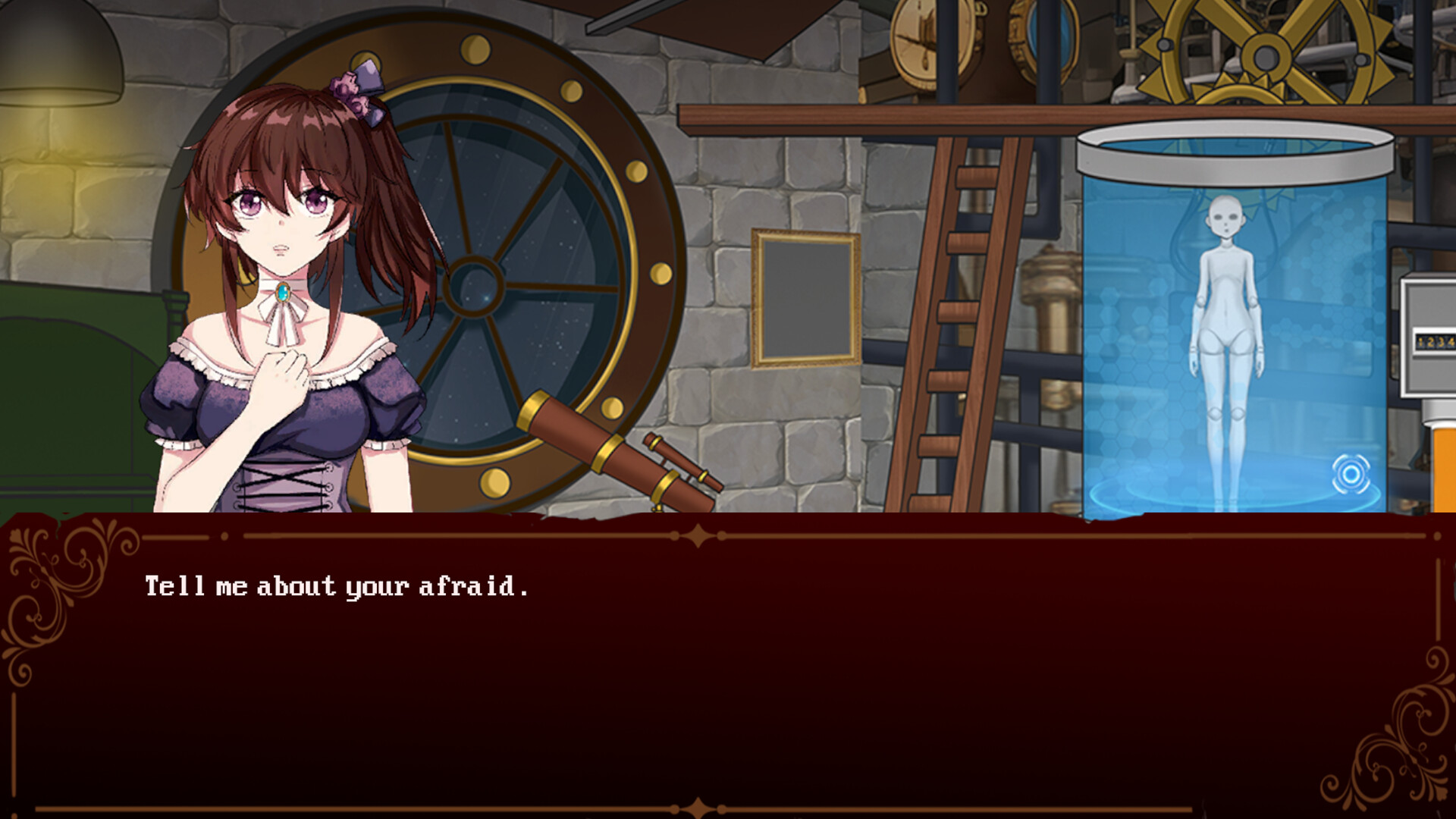Click the dialogue text 'Tell me about your afraid.'
The width and height of the screenshot is (1456, 819).
coord(337,584)
